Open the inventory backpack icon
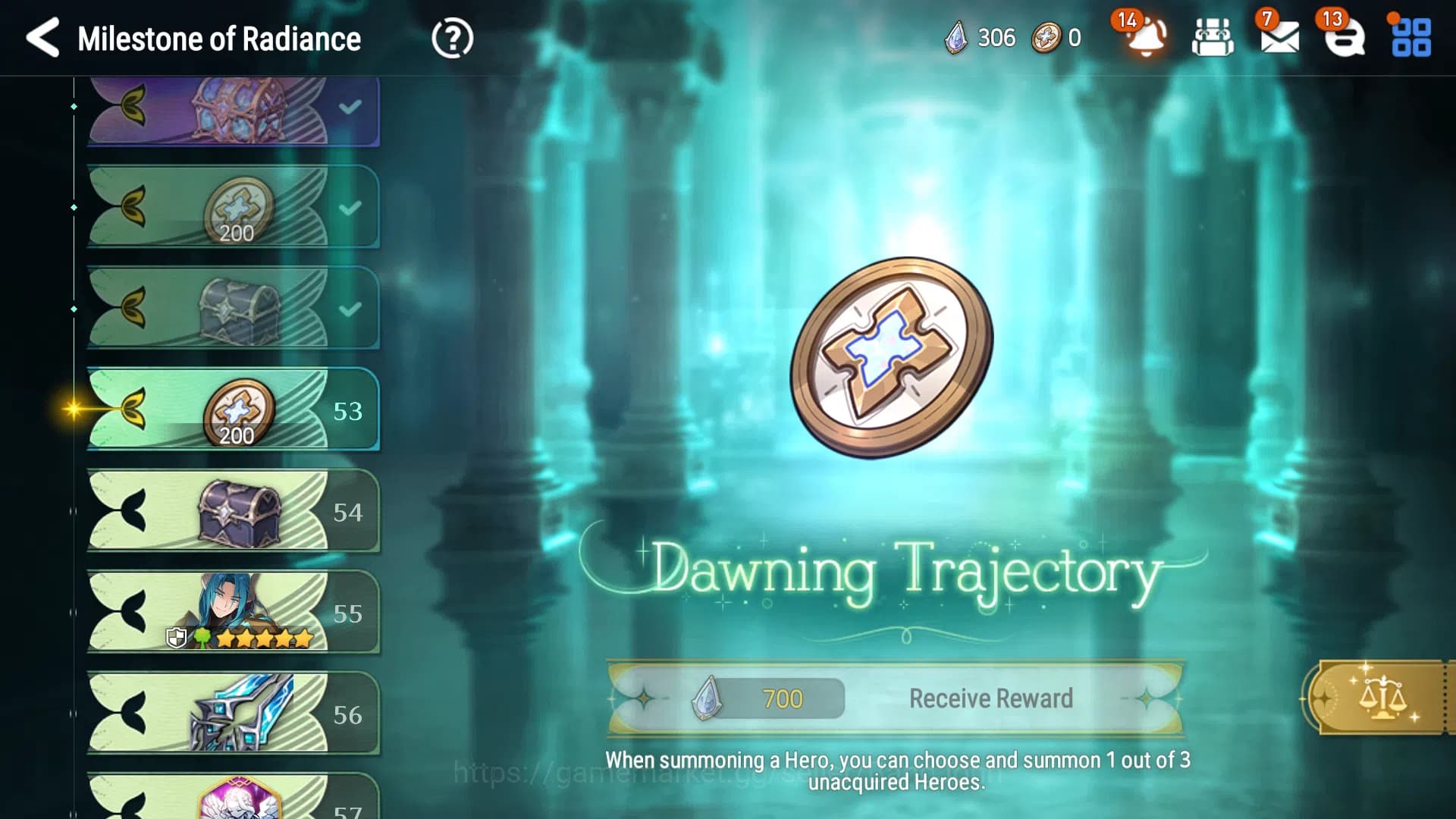Viewport: 1456px width, 819px height. tap(1211, 38)
